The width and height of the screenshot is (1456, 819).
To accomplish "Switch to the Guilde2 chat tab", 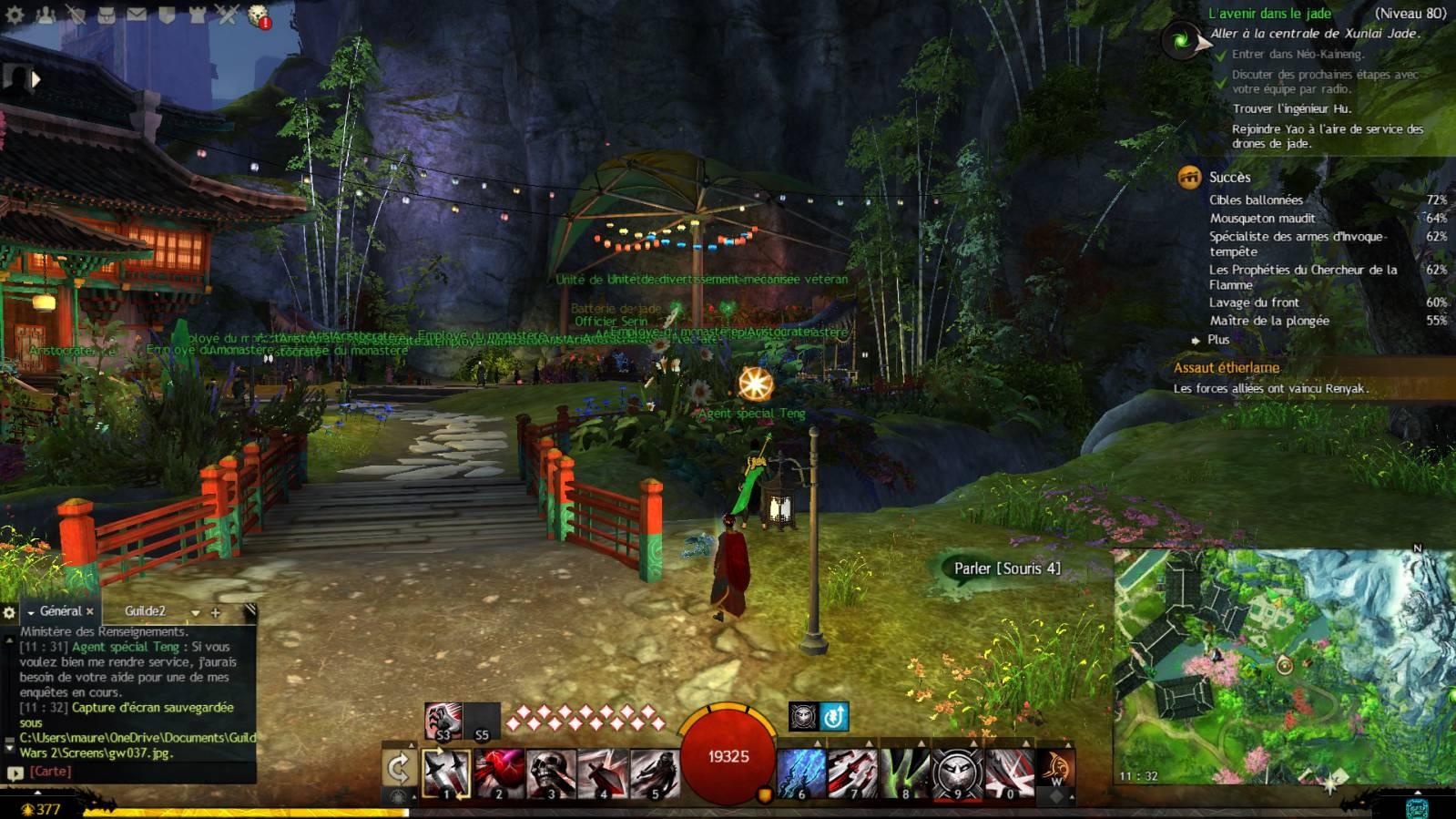I will pos(145,611).
